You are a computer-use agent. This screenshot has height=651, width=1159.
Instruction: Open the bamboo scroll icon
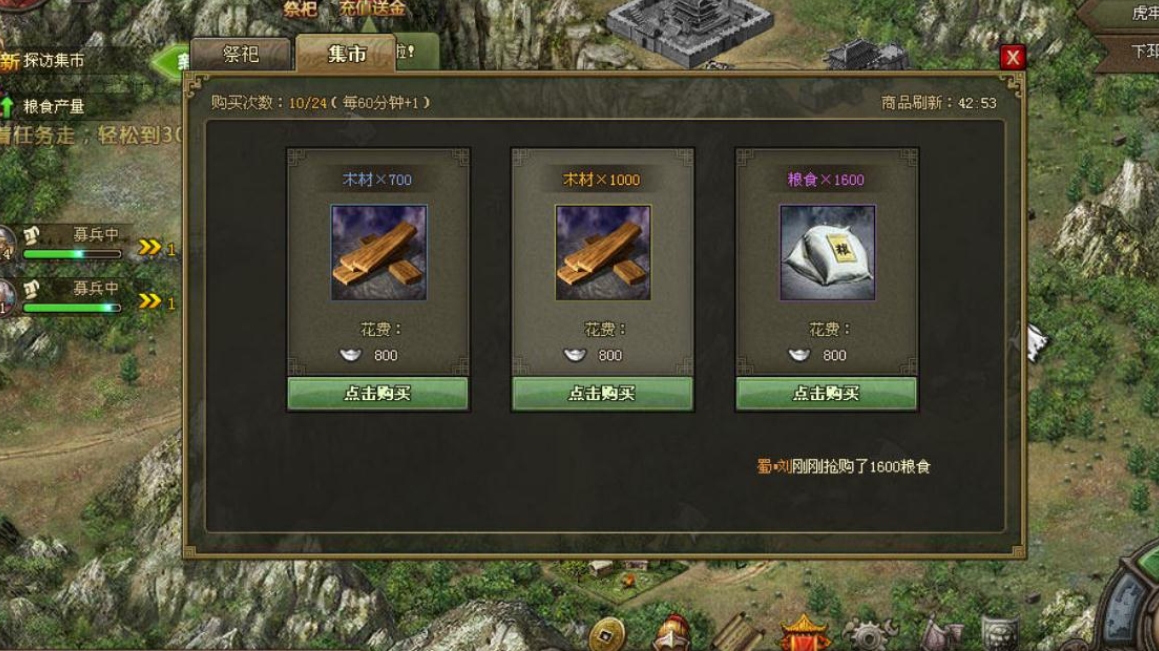click(x=738, y=633)
